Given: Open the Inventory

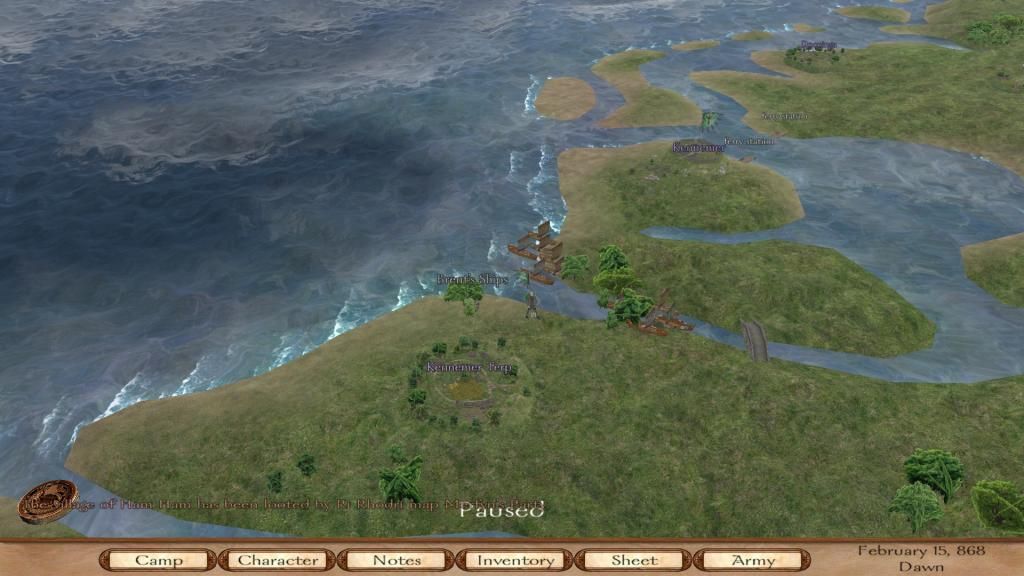Looking at the screenshot, I should tap(515, 560).
